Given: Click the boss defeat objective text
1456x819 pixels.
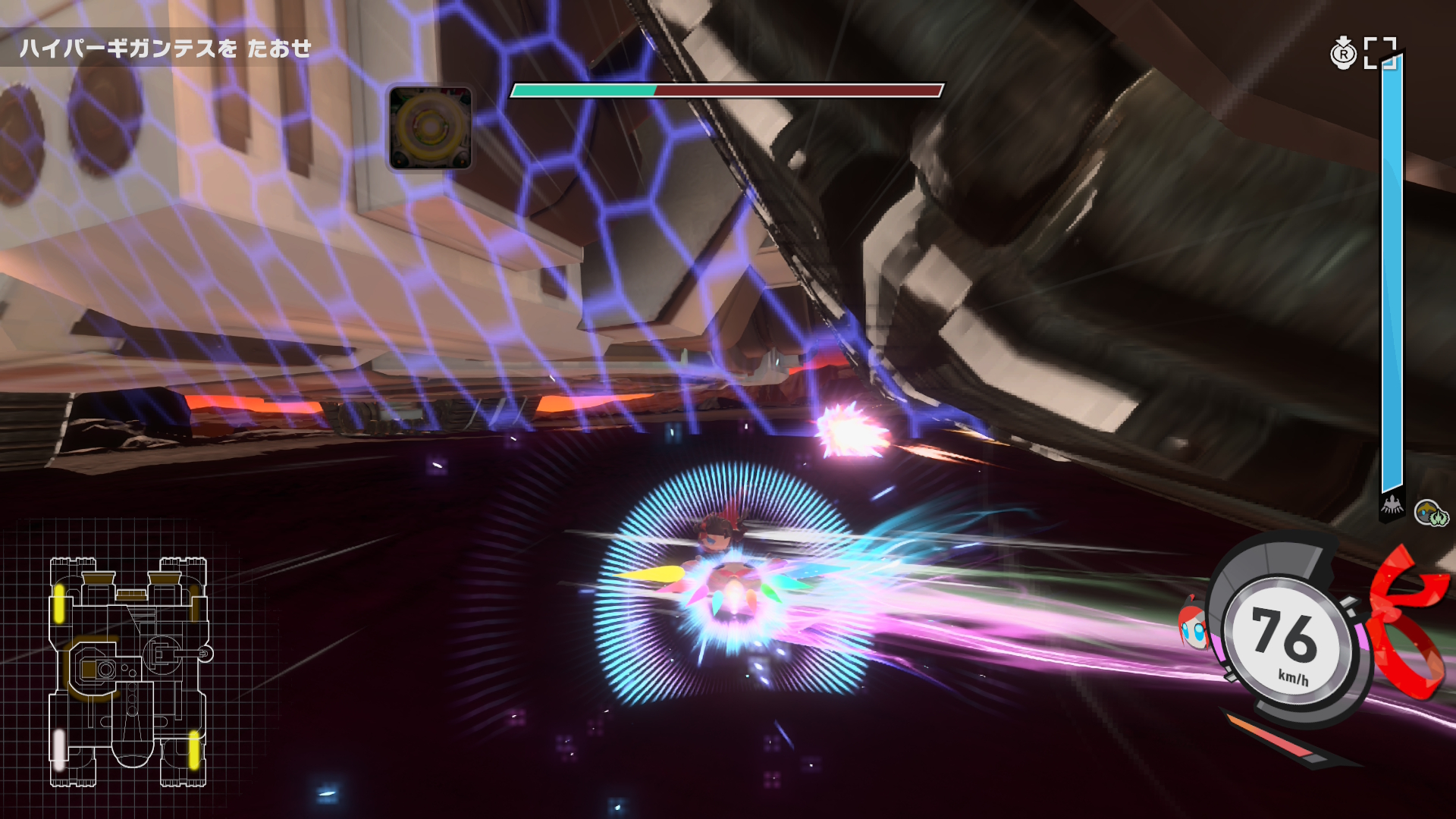Looking at the screenshot, I should (165, 49).
